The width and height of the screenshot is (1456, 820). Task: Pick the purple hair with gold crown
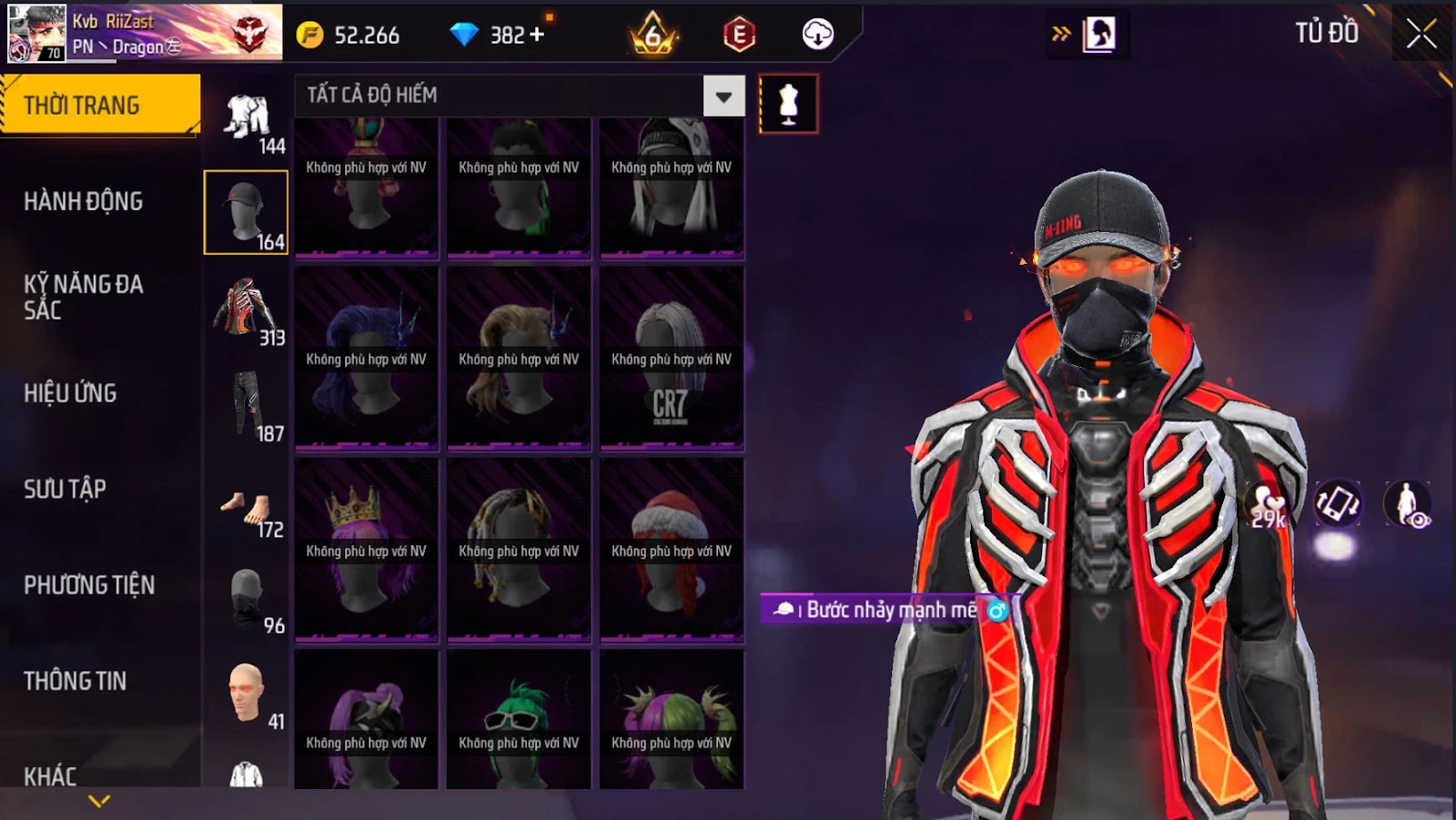(x=366, y=550)
